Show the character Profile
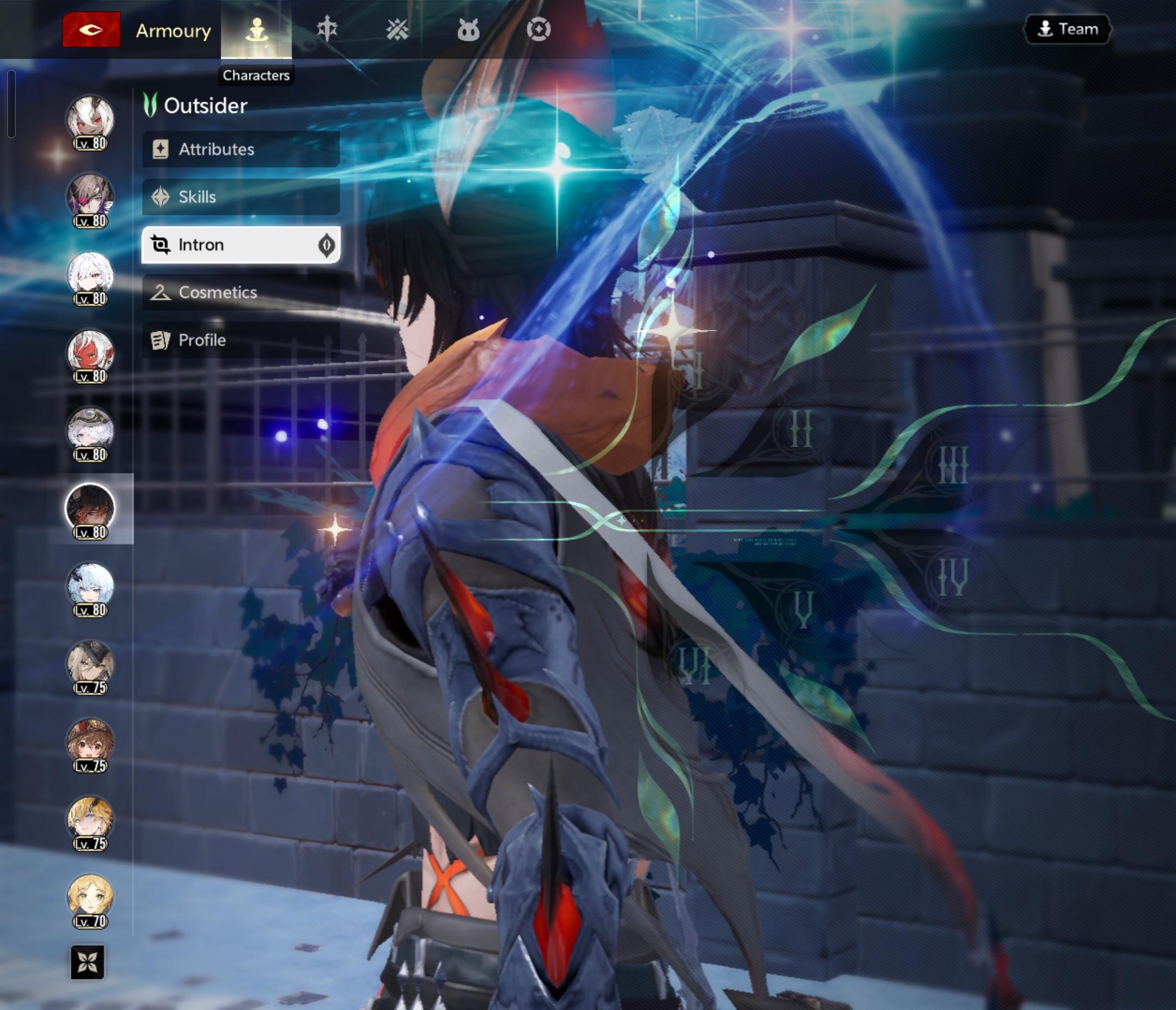Image resolution: width=1176 pixels, height=1010 pixels. pos(241,340)
